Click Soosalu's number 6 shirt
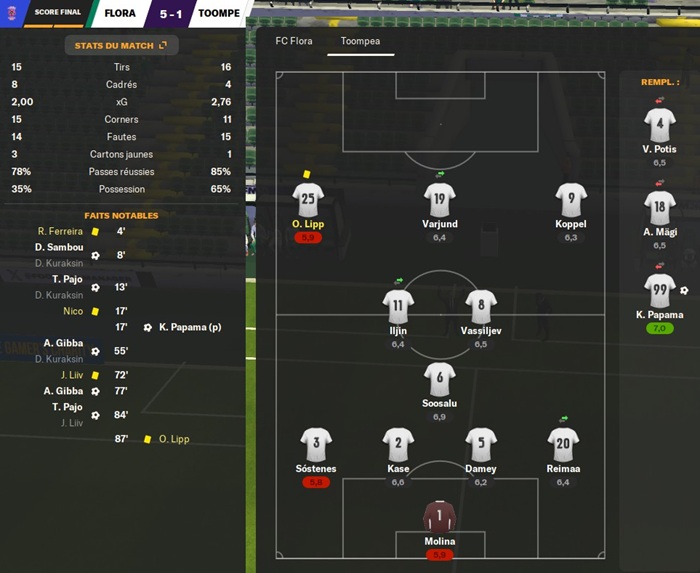The image size is (700, 573). point(439,378)
